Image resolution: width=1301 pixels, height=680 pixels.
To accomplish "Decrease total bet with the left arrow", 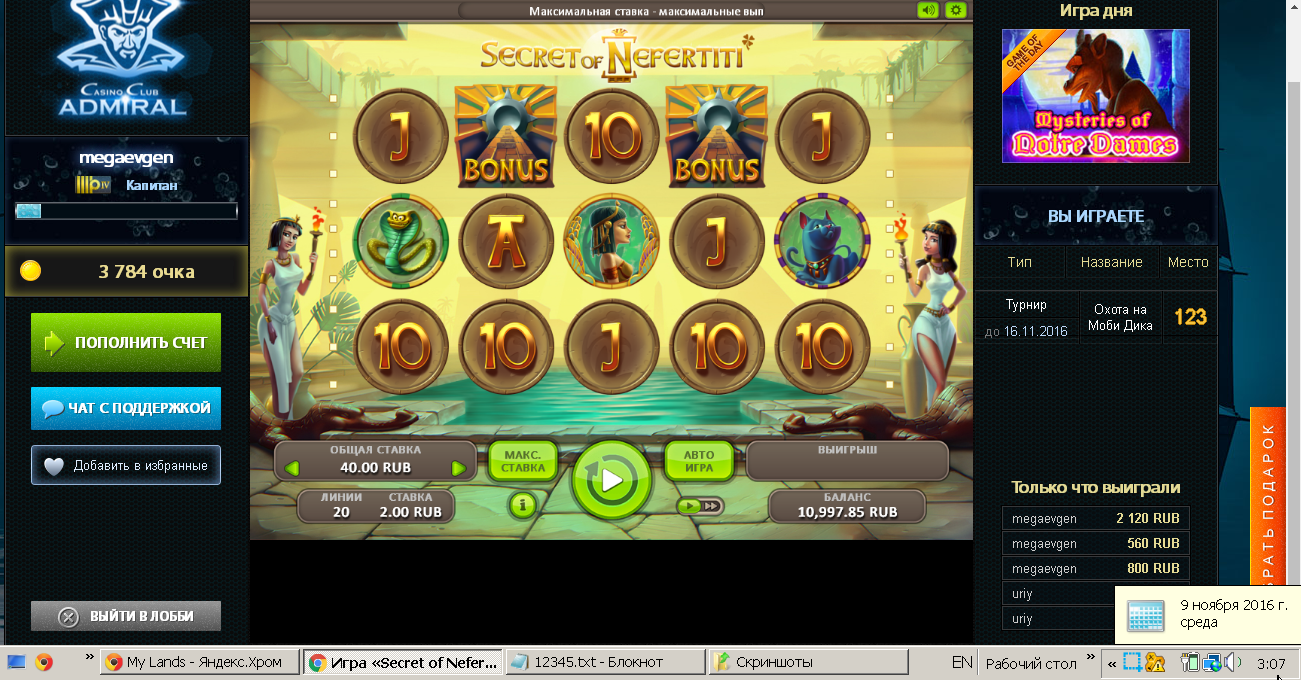I will pyautogui.click(x=292, y=468).
